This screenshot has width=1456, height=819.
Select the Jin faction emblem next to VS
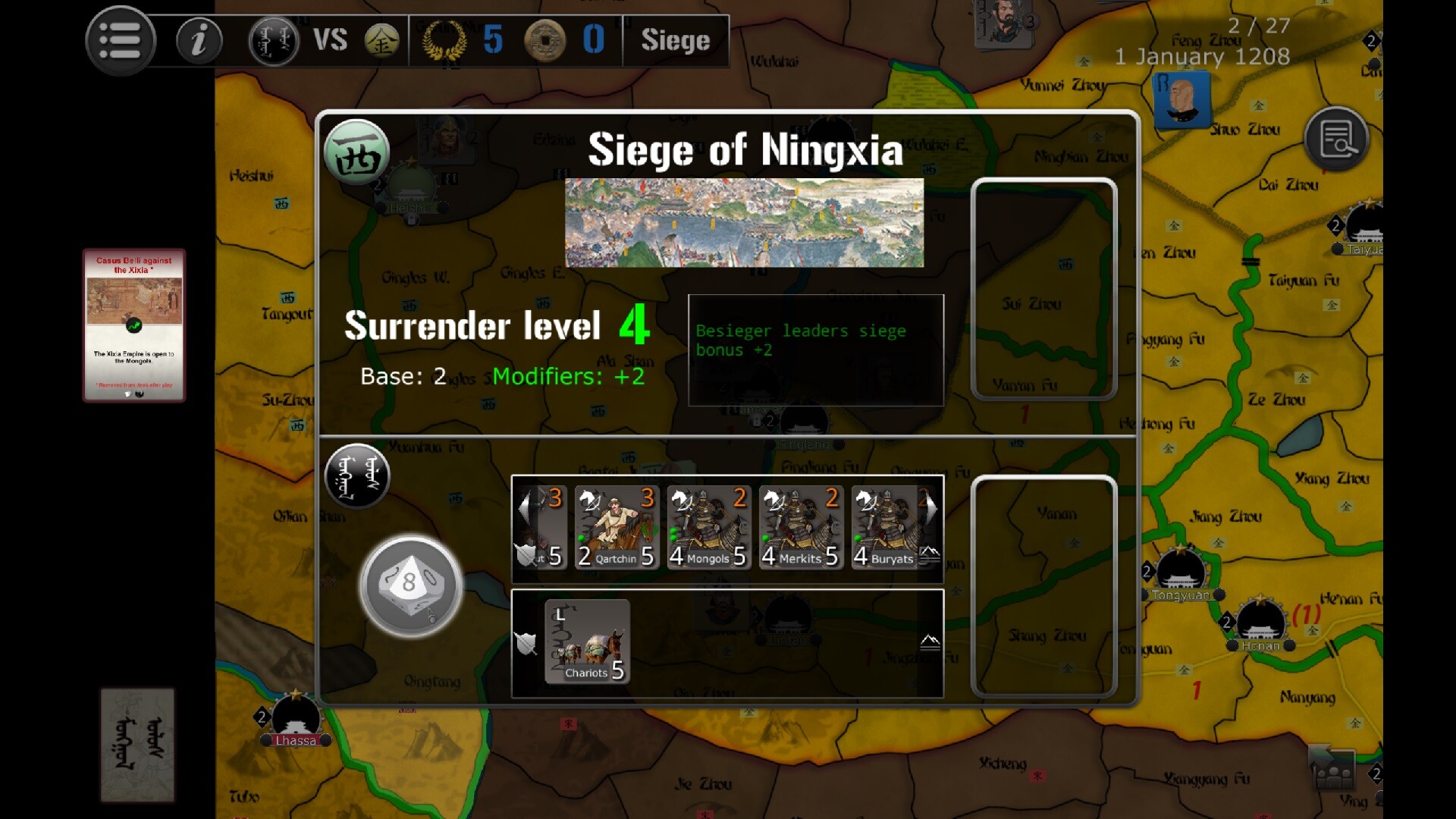pyautogui.click(x=384, y=42)
